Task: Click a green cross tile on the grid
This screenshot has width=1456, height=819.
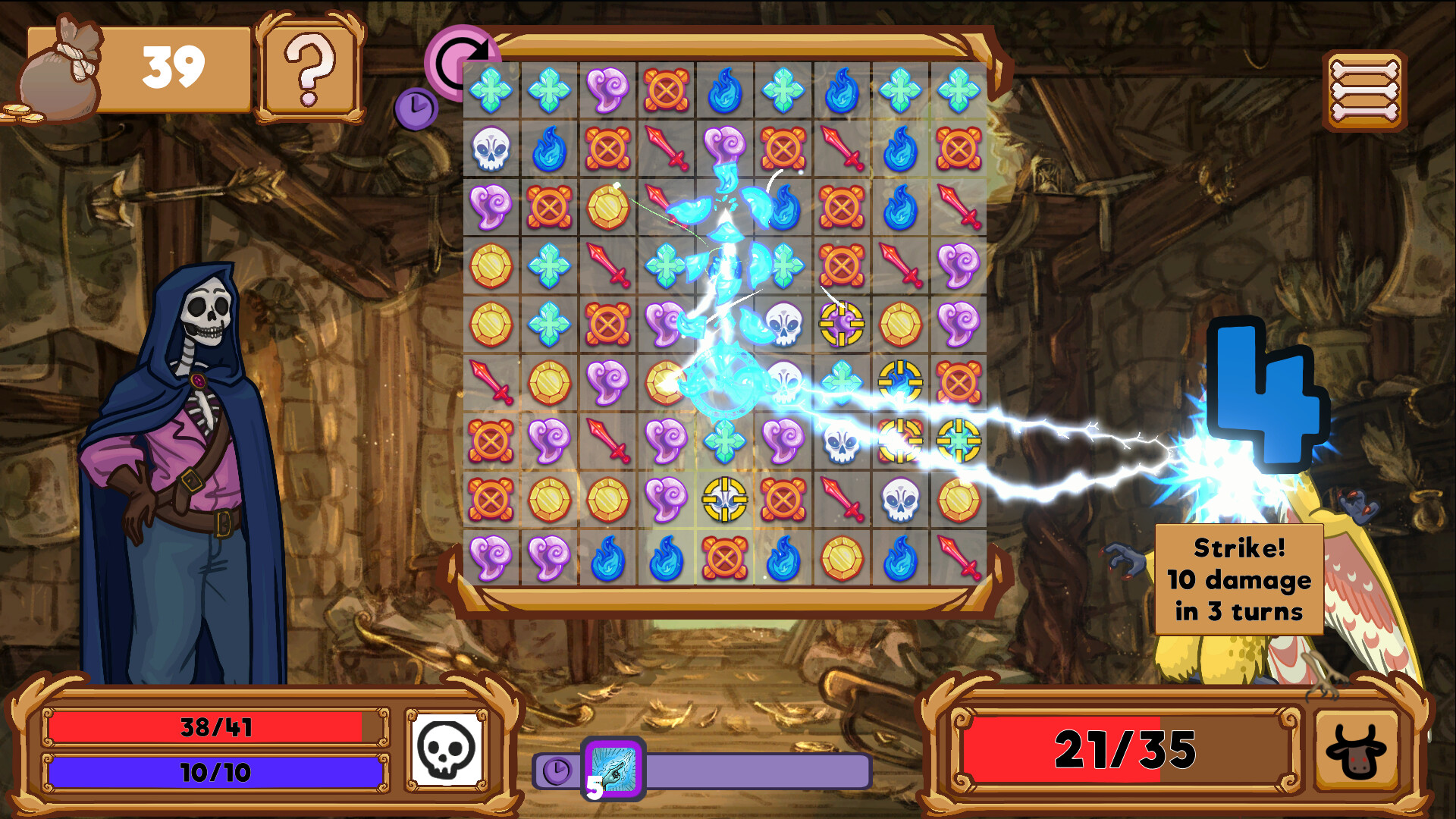Action: (491, 89)
